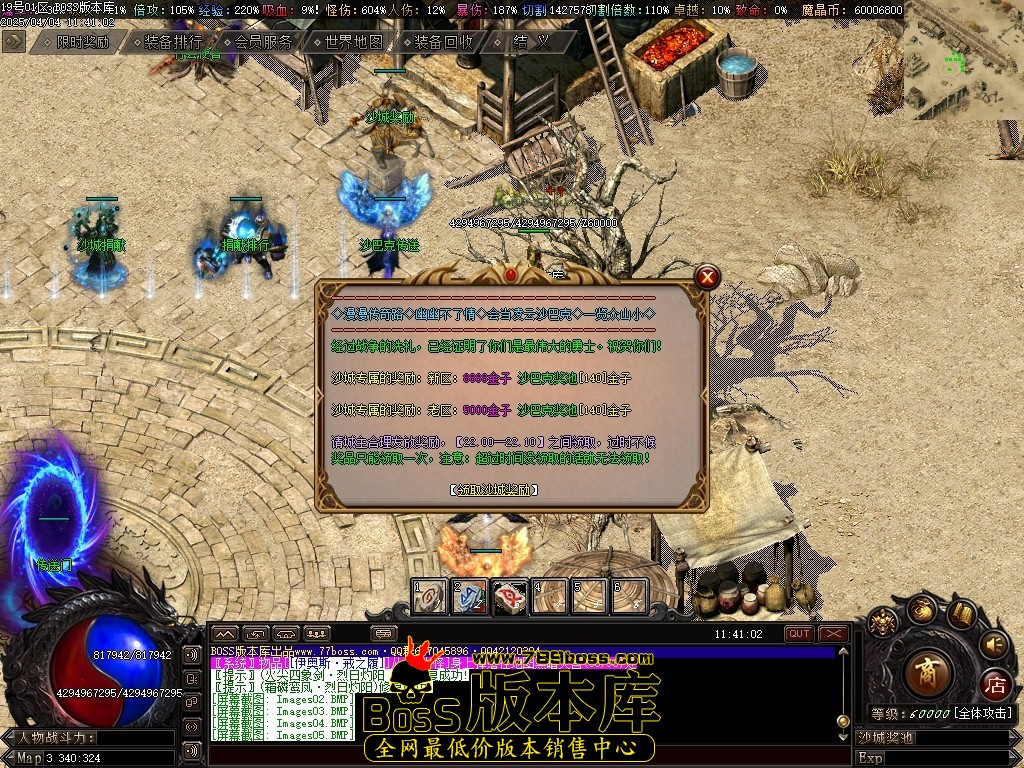
Task: Claim the Sand City reward link
Action: (494, 490)
